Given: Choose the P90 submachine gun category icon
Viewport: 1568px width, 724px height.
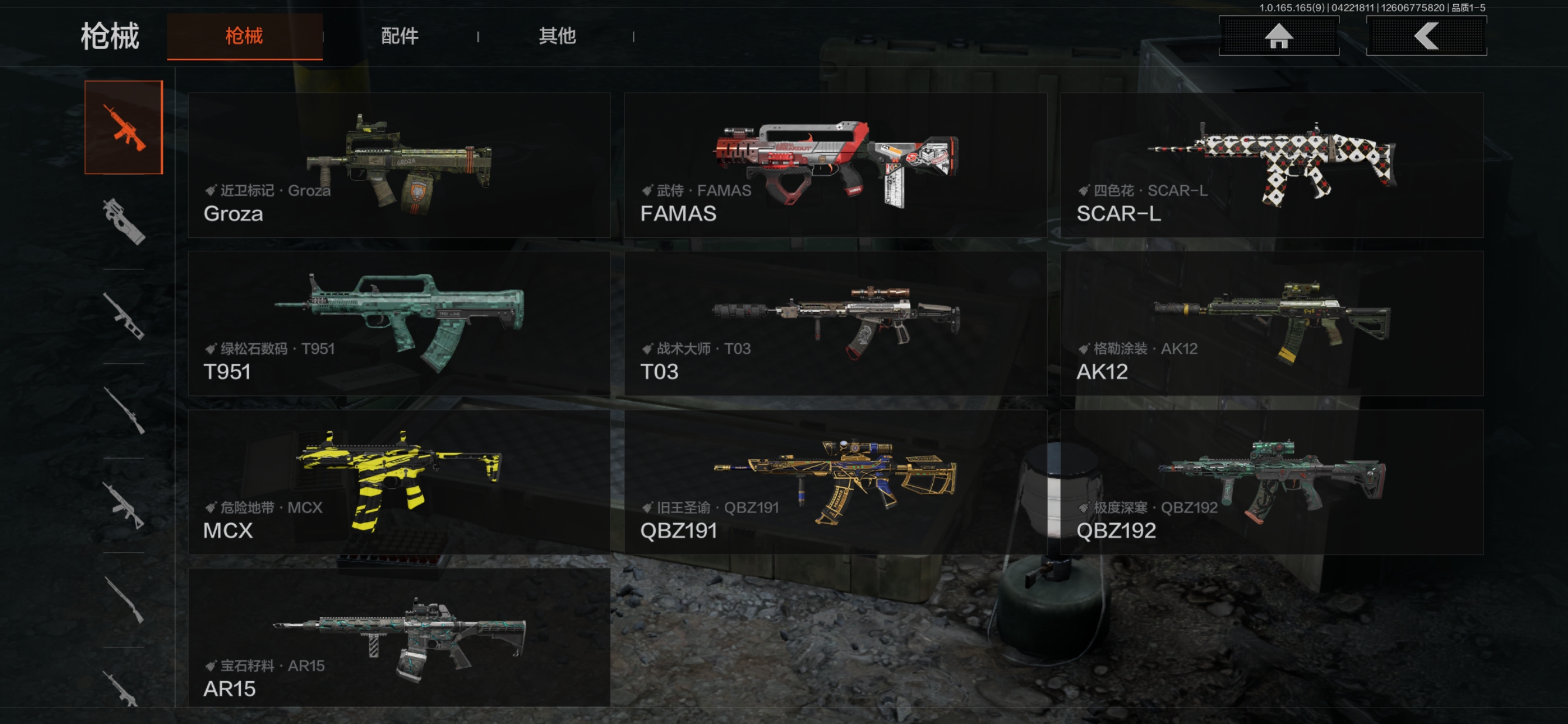Looking at the screenshot, I should click(124, 221).
